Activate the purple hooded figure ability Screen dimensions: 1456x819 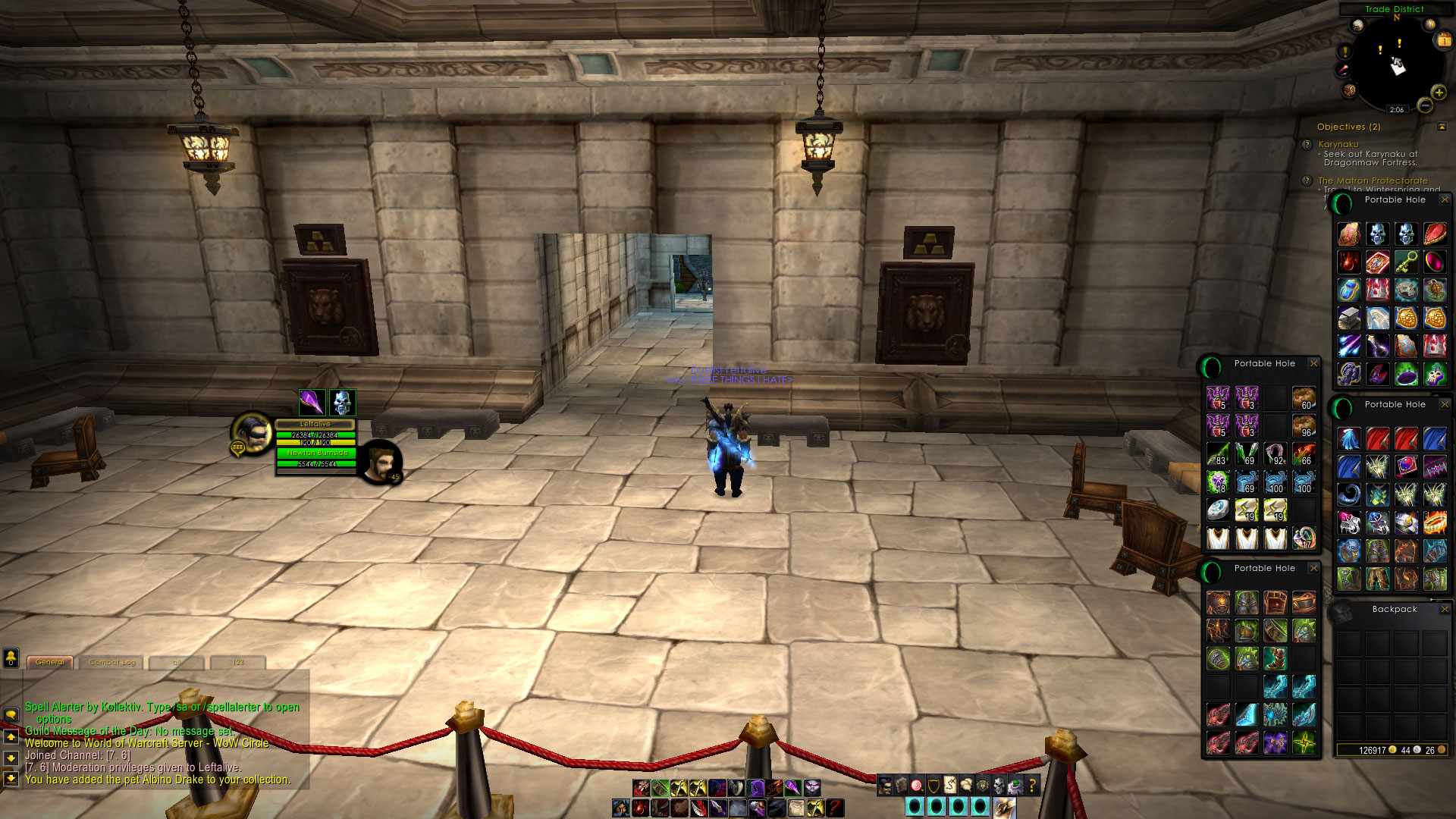tap(756, 788)
